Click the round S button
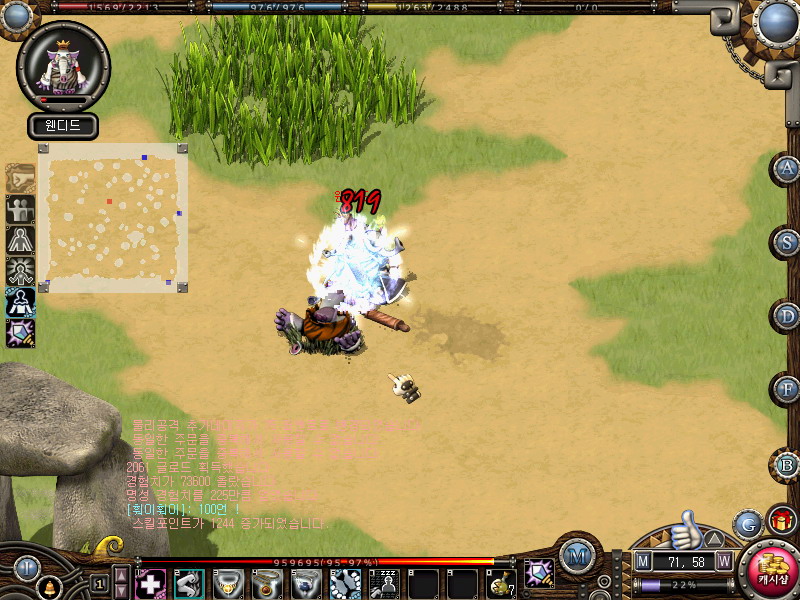Viewport: 800px width, 600px height. coord(788,243)
